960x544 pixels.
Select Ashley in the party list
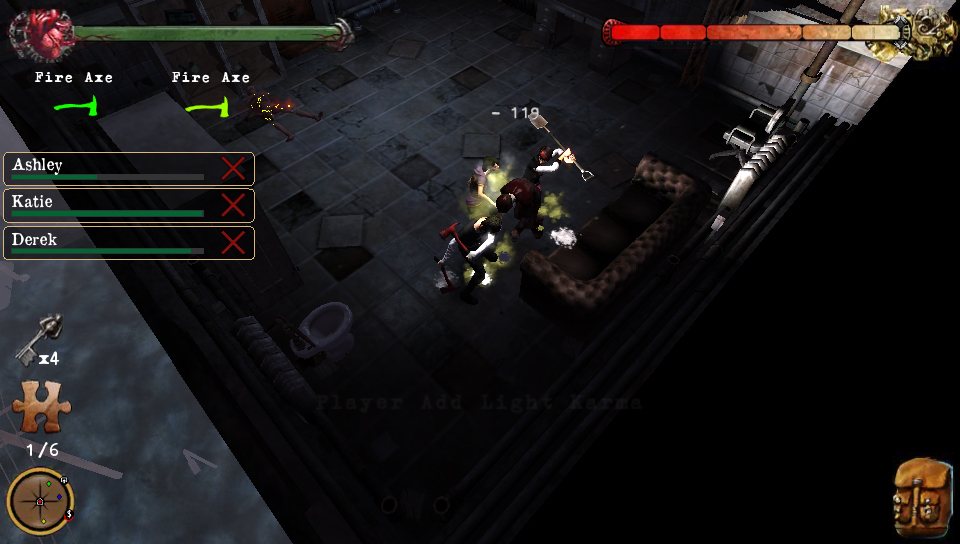click(x=110, y=168)
